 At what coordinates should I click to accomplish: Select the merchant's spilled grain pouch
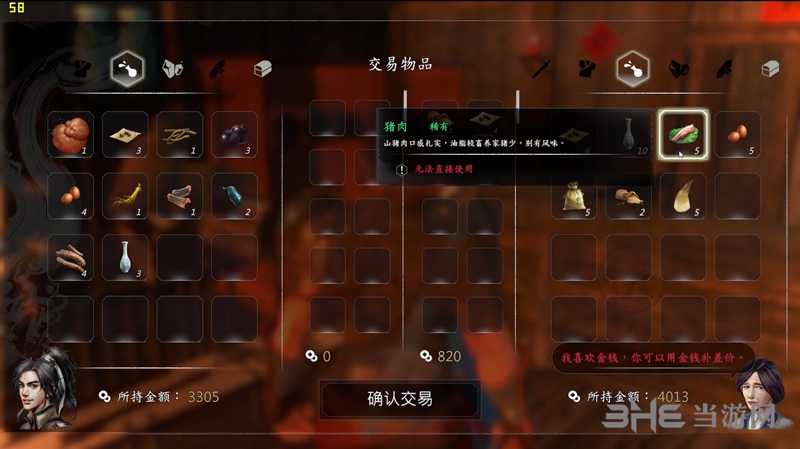629,197
